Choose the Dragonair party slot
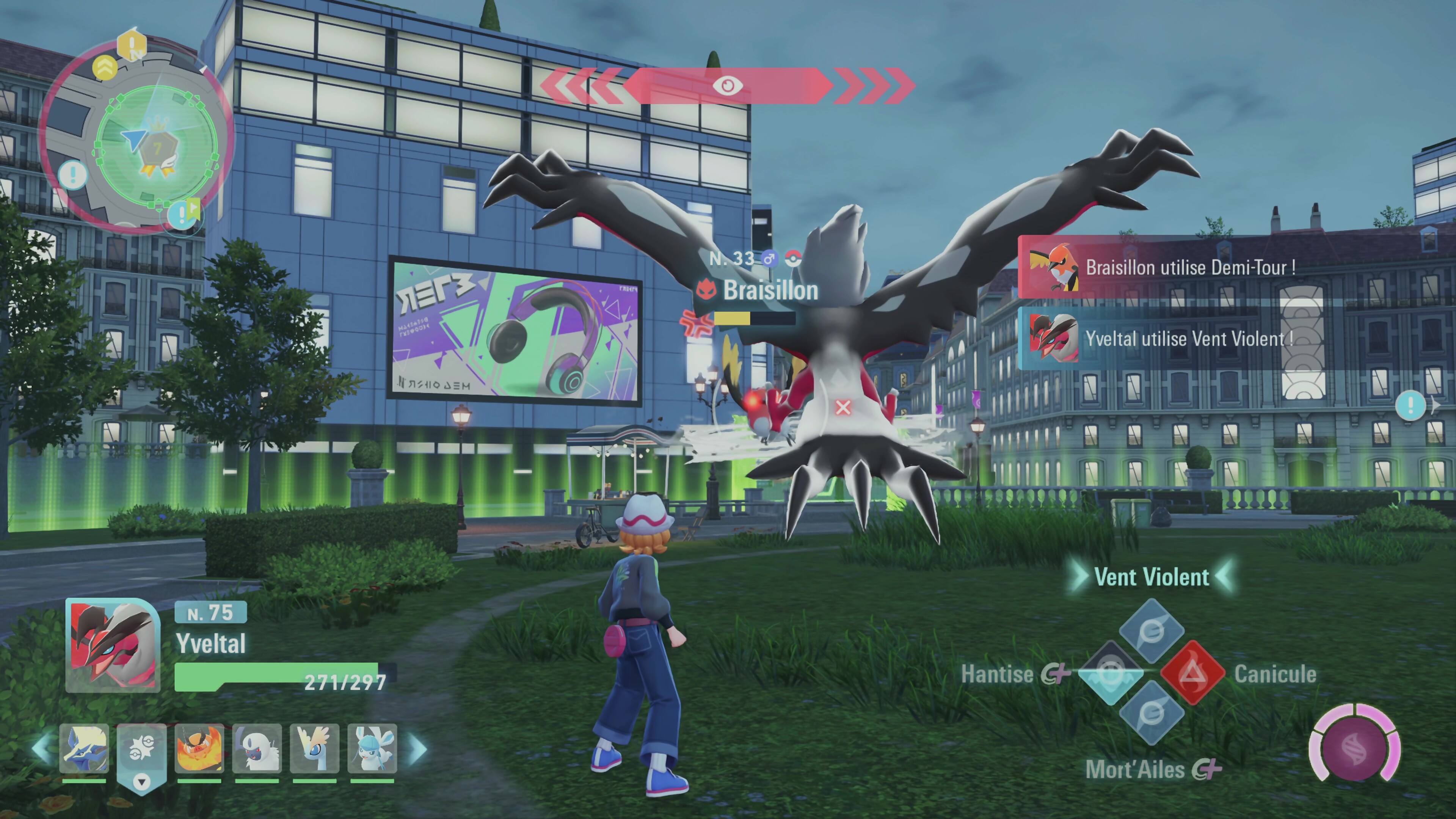 tap(314, 748)
